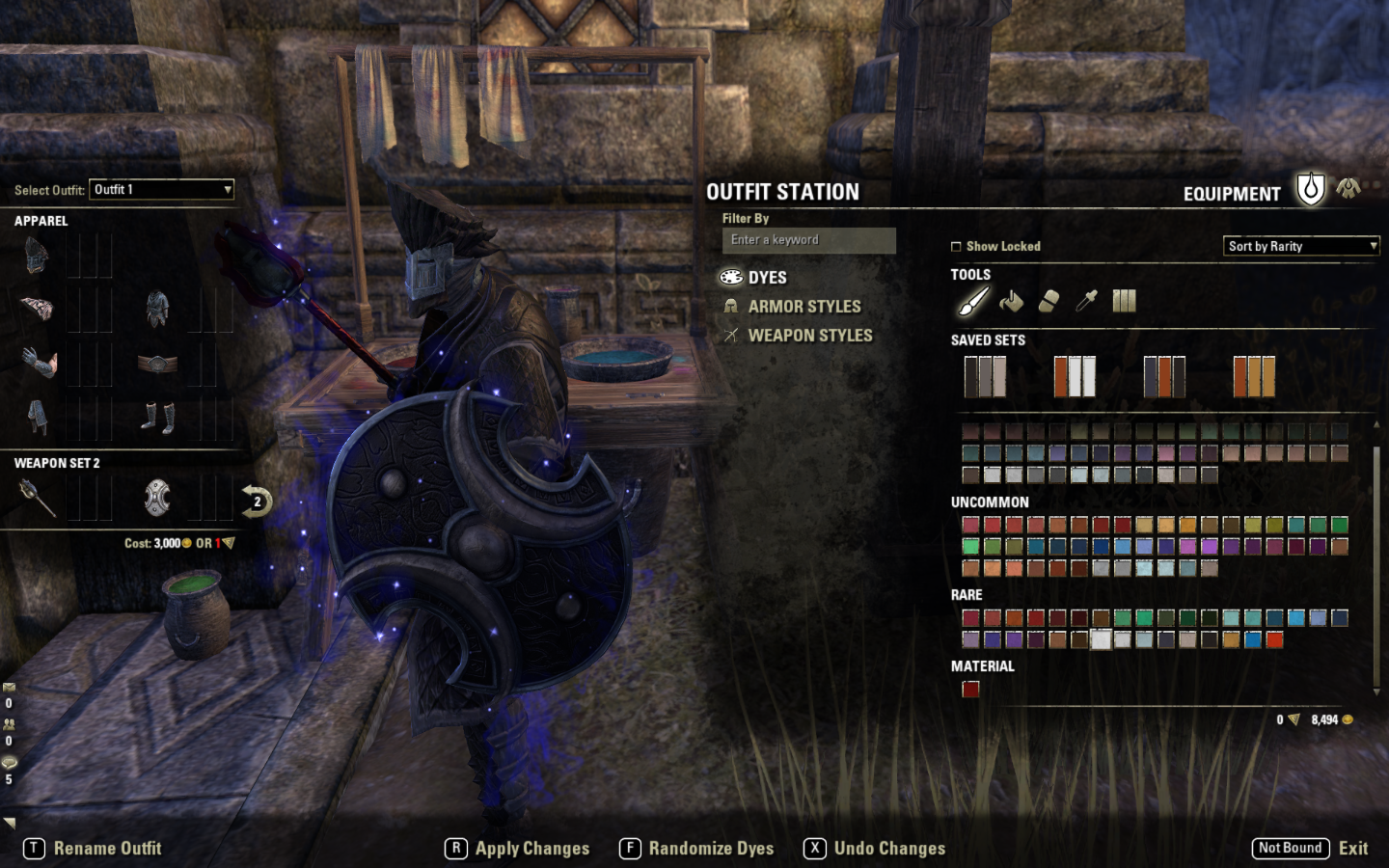Viewport: 1389px width, 868px height.
Task: Select the Dyes category
Action: pos(767,278)
